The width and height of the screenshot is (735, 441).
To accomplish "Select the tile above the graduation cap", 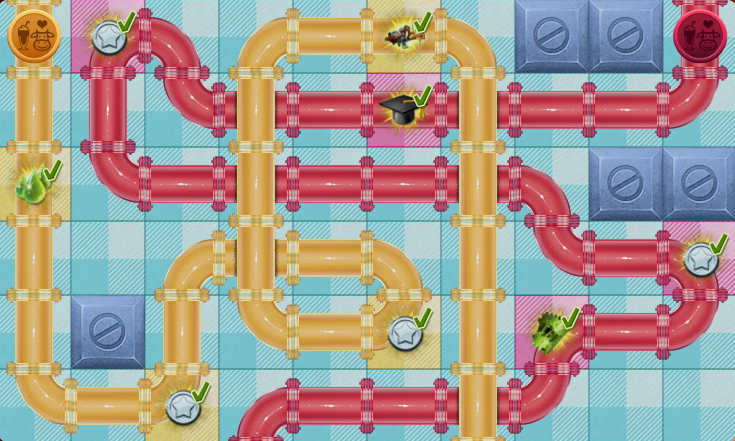I will click(402, 36).
